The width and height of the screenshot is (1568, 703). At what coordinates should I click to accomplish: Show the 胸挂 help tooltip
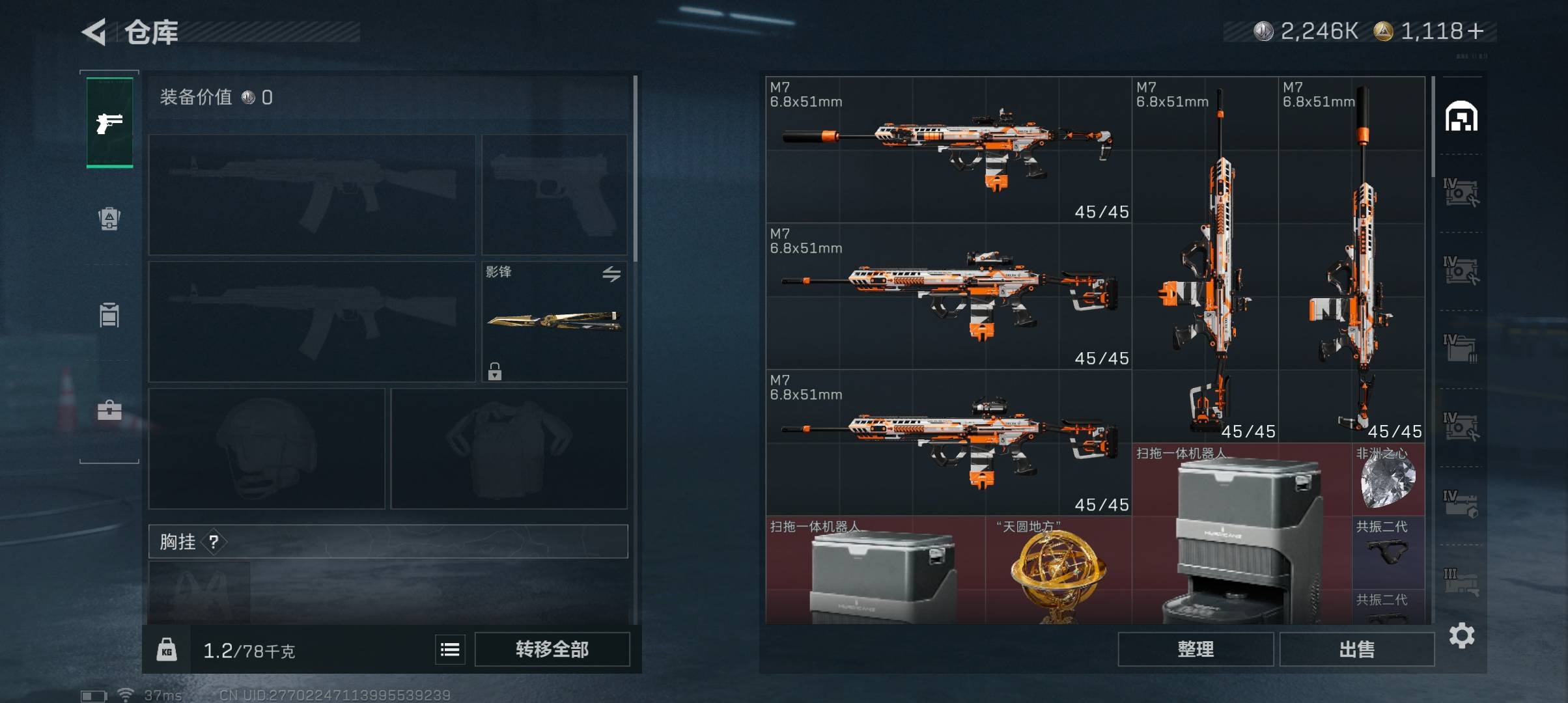(x=214, y=542)
